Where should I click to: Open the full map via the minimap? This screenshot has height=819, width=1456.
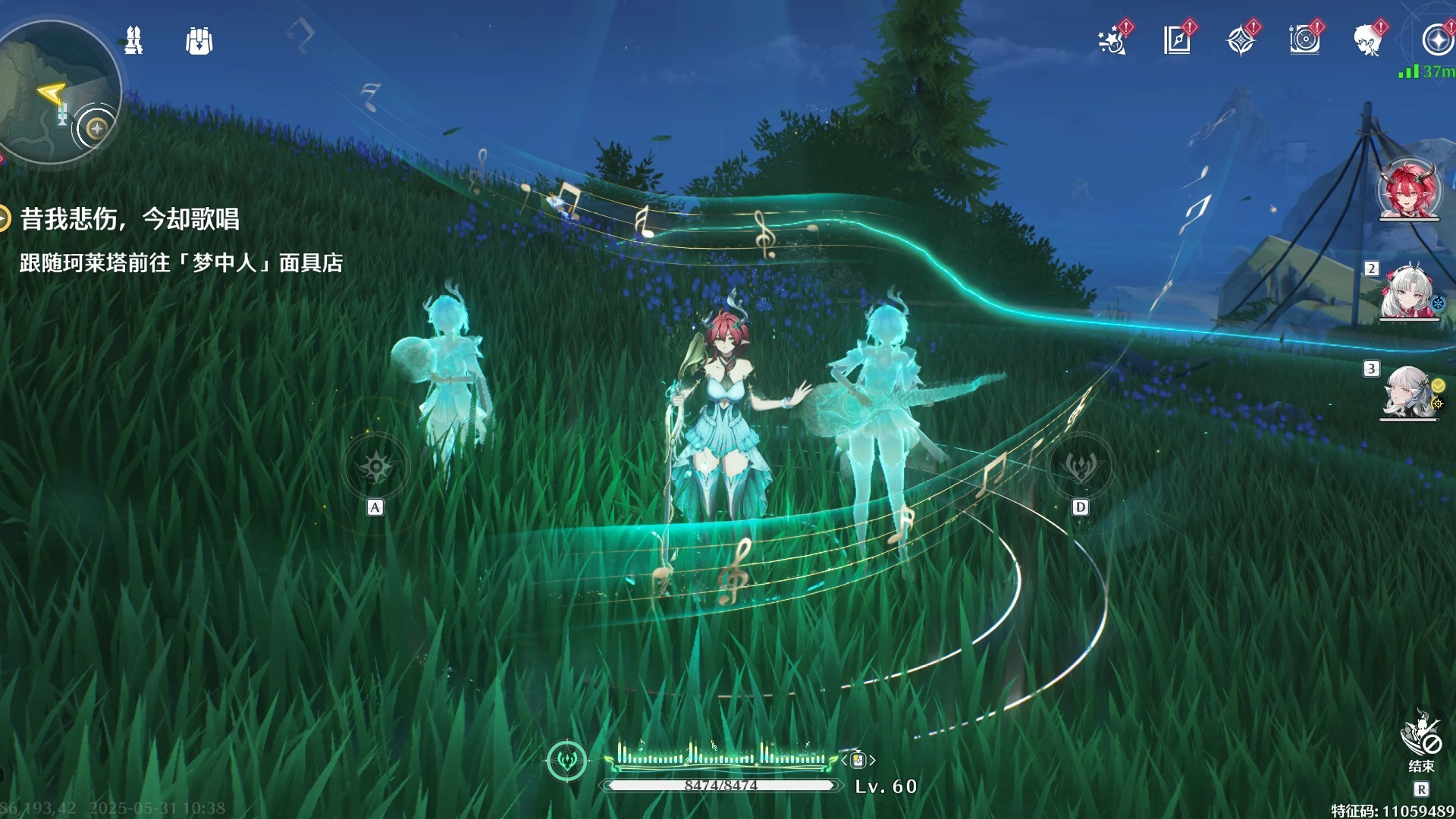[x=53, y=87]
